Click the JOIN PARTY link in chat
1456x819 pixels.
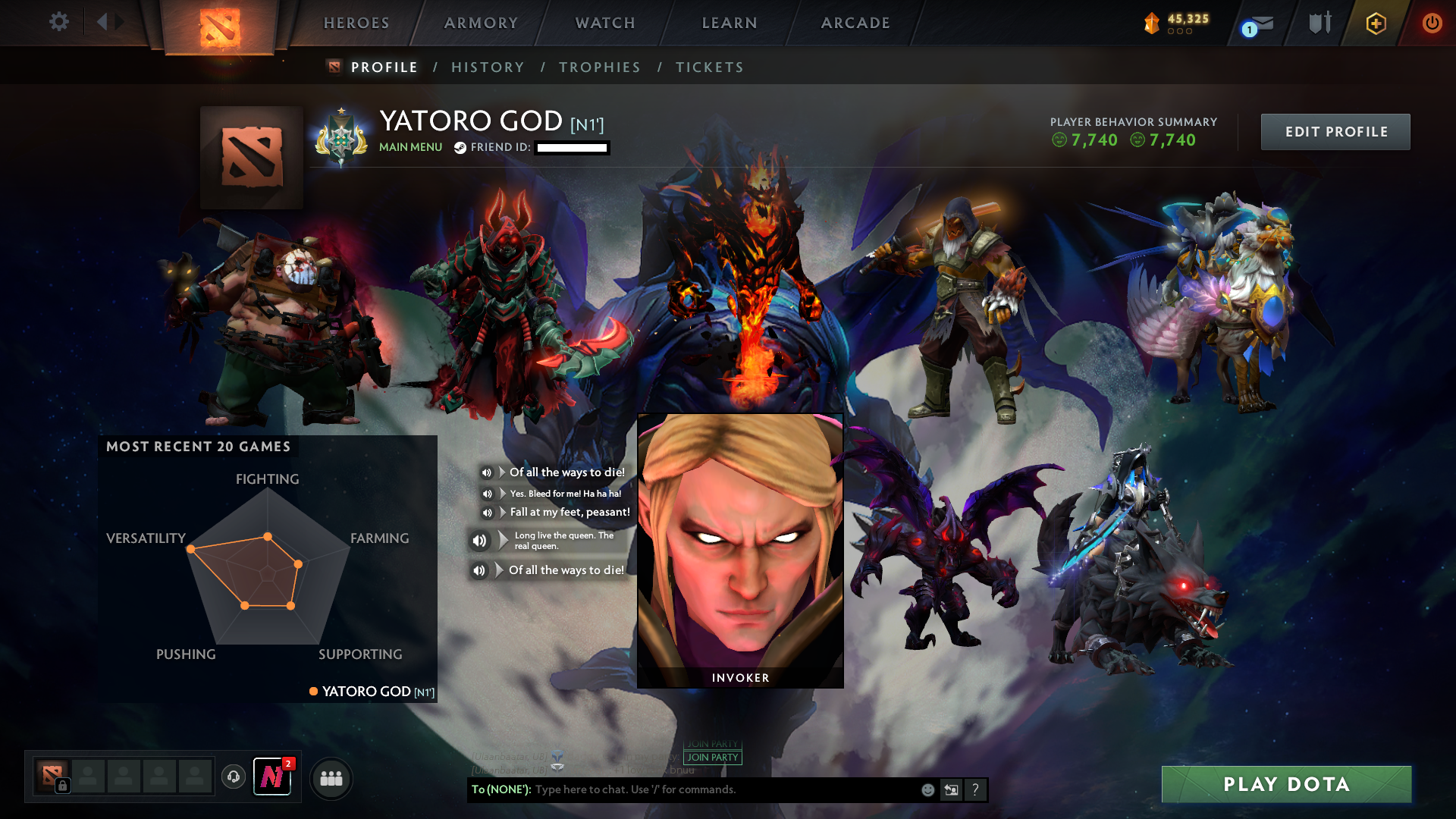click(x=711, y=758)
